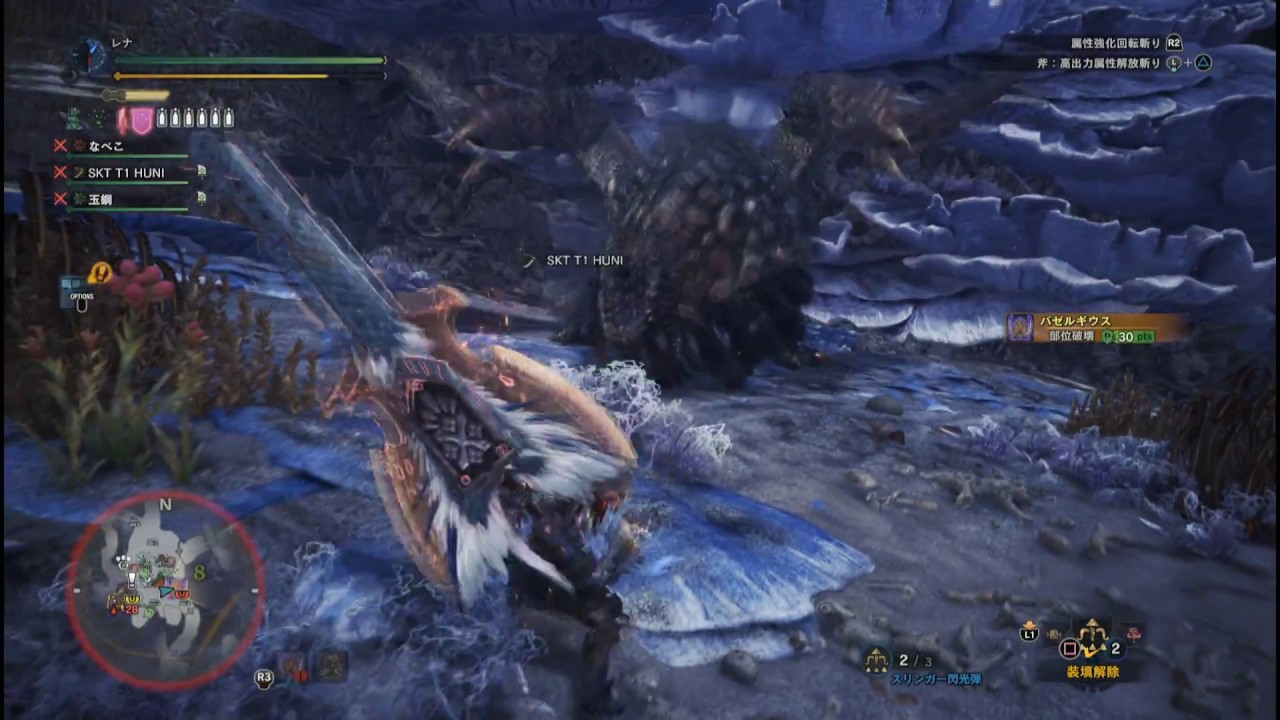Click the 30 pts reward badge
The width and height of the screenshot is (1280, 720).
point(1131,337)
